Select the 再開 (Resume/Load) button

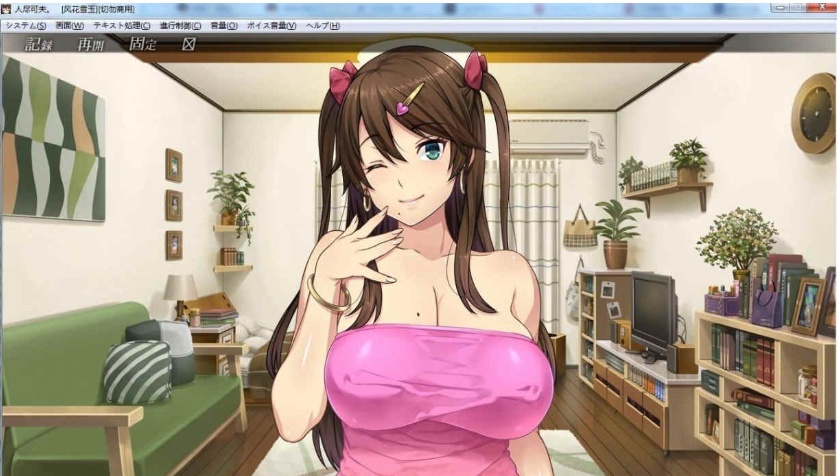tap(91, 45)
